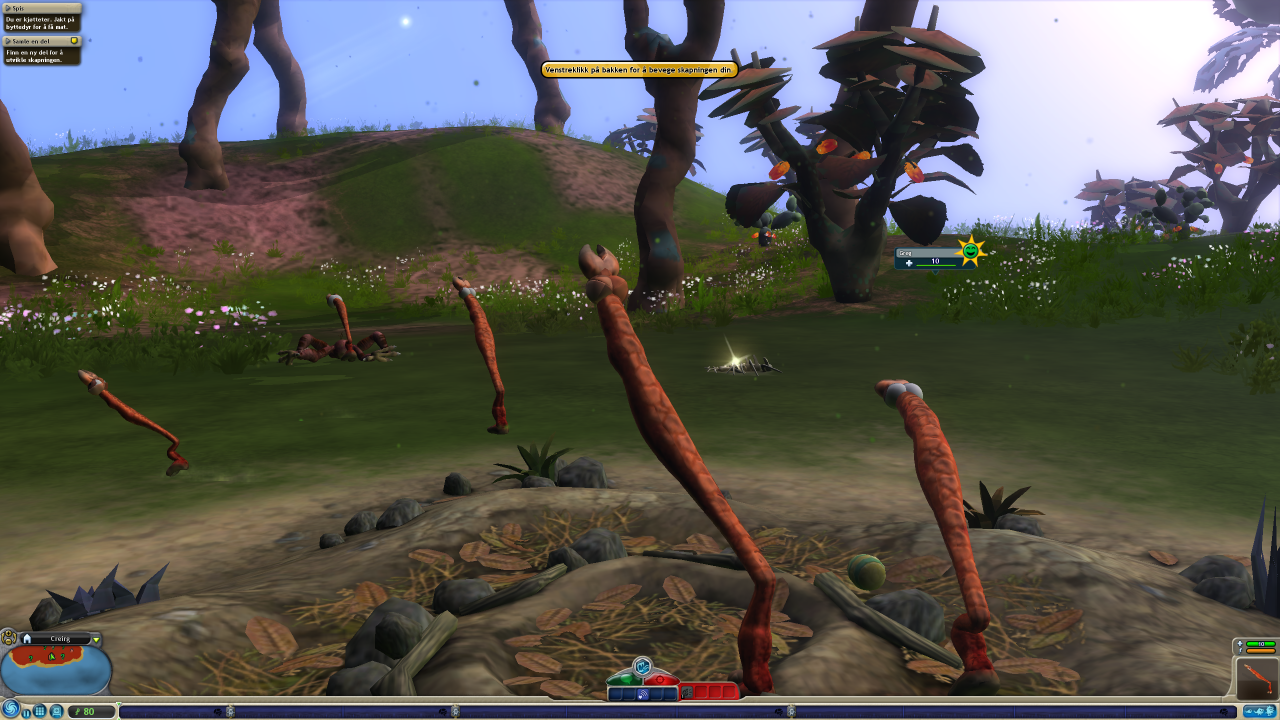Open the Spore swirl main menu button

[11, 709]
